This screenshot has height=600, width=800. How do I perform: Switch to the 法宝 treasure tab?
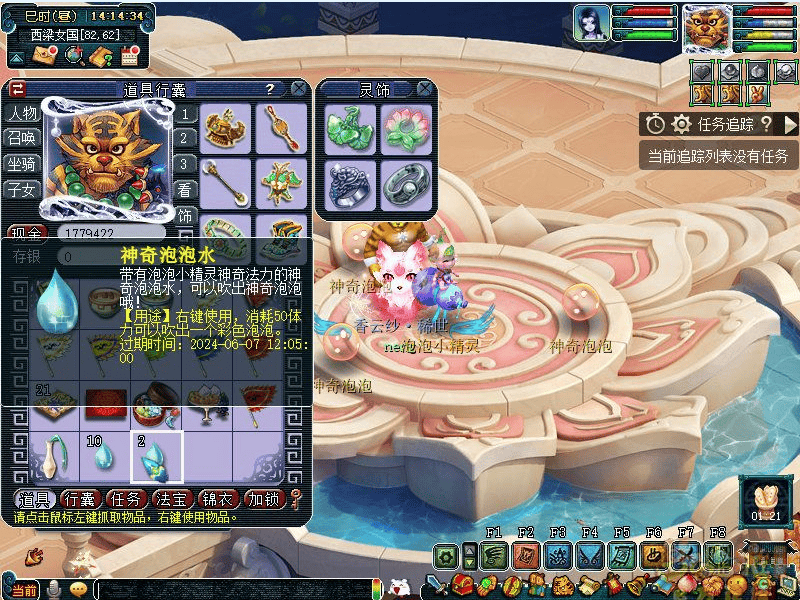coord(174,498)
